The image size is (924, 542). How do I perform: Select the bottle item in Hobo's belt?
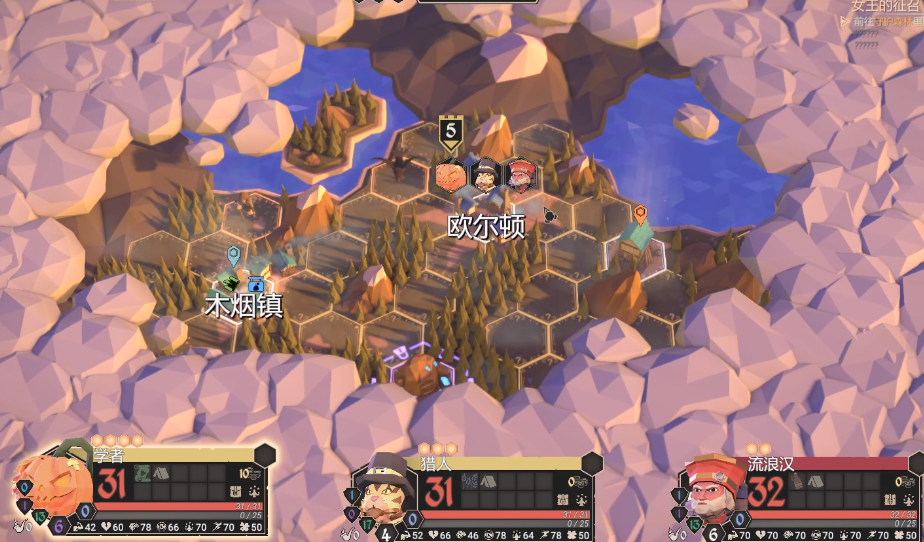(x=798, y=481)
